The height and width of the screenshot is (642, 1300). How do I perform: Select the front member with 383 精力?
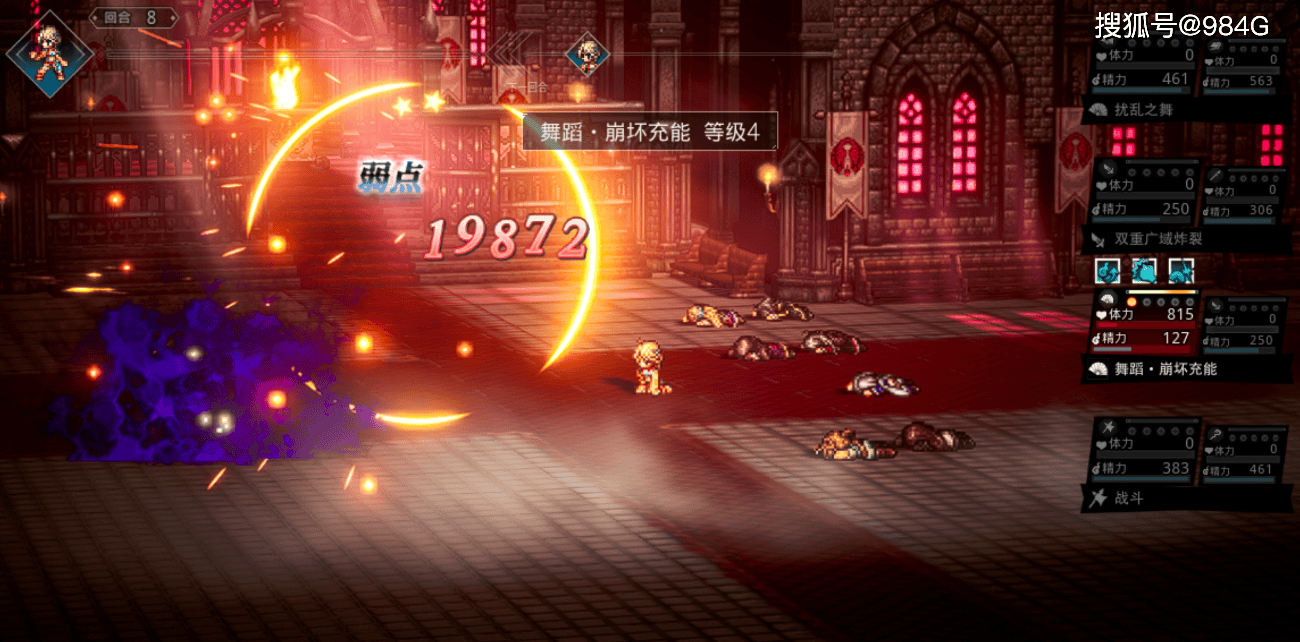pyautogui.click(x=1143, y=455)
